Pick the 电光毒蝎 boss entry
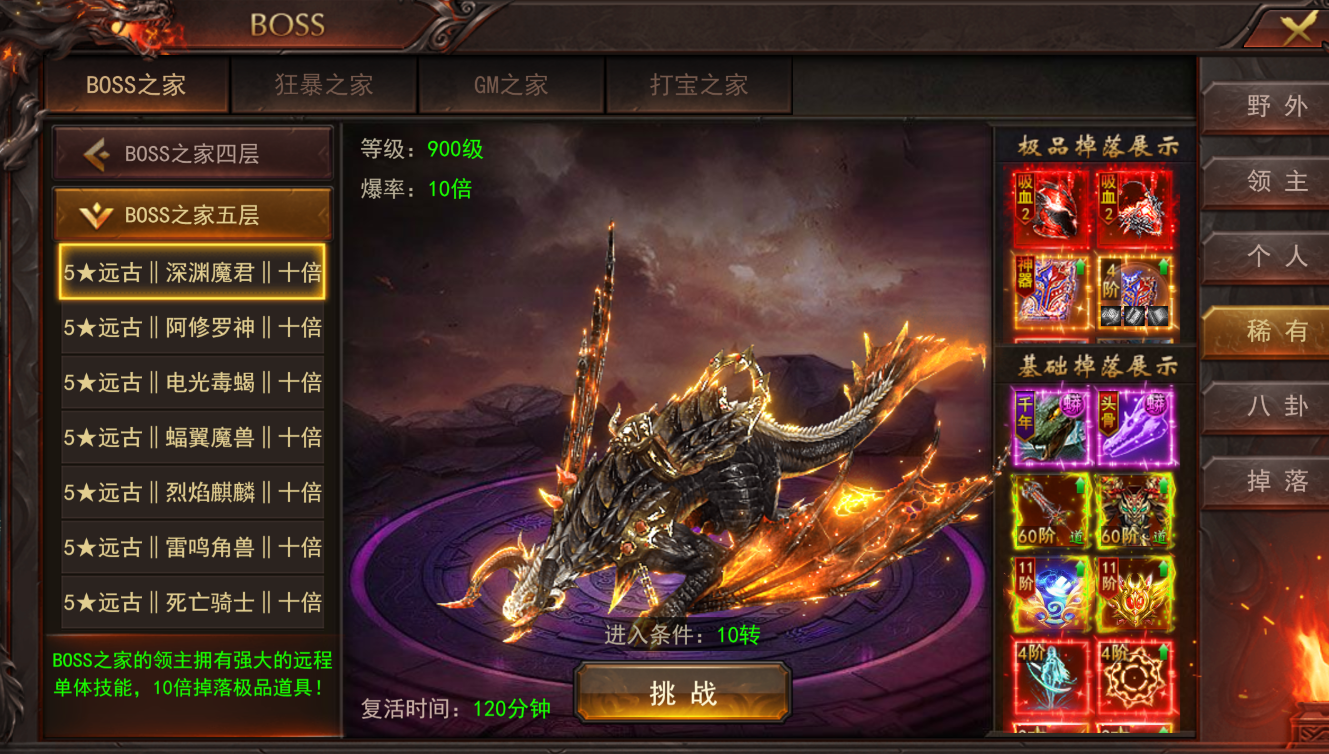The width and height of the screenshot is (1329, 754). (192, 382)
